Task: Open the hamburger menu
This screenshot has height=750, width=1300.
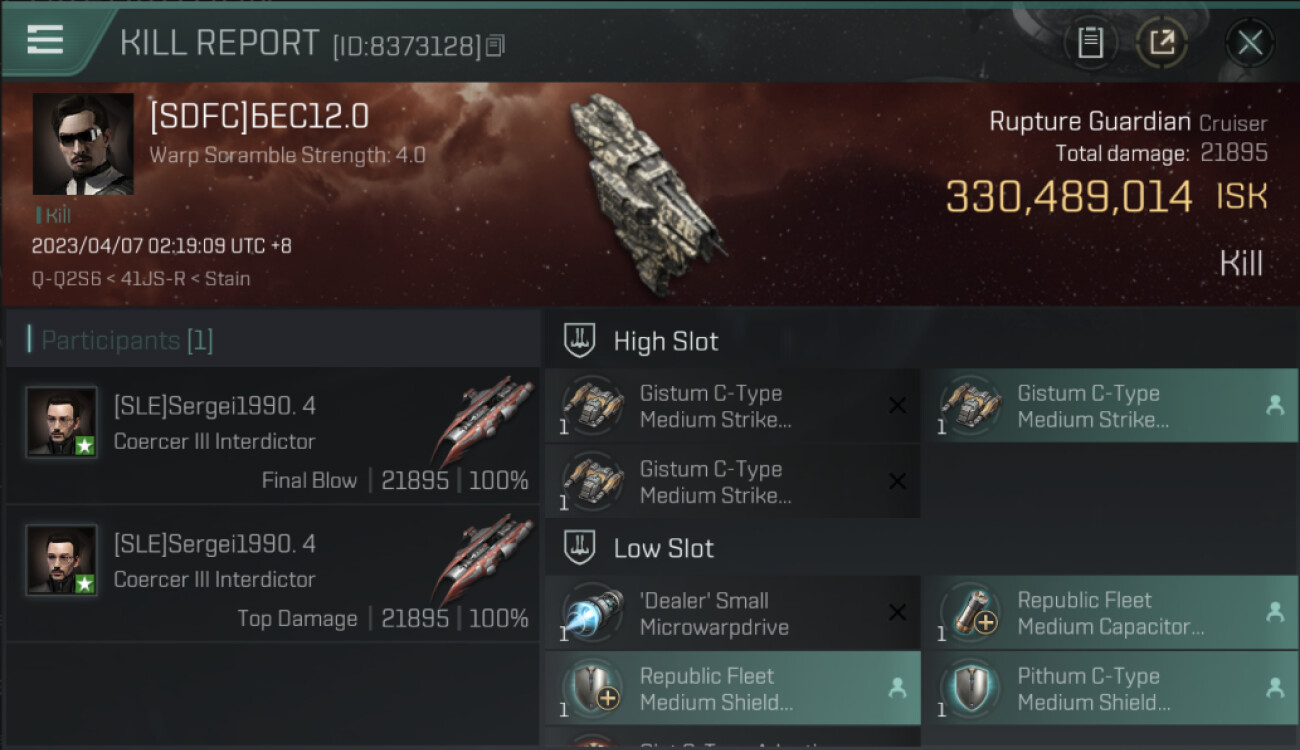Action: coord(45,40)
